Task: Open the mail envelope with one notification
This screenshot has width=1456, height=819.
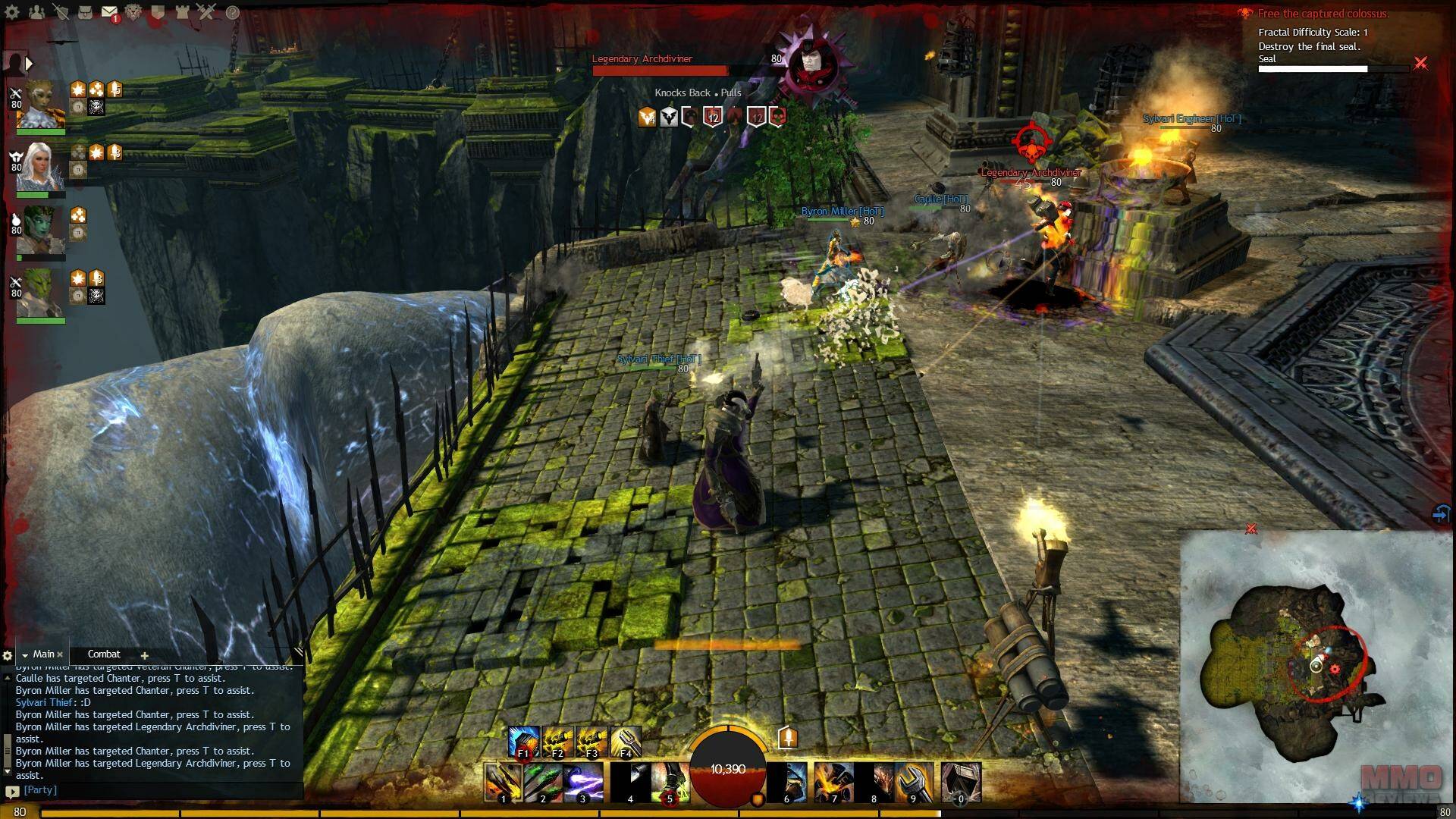Action: pyautogui.click(x=109, y=12)
